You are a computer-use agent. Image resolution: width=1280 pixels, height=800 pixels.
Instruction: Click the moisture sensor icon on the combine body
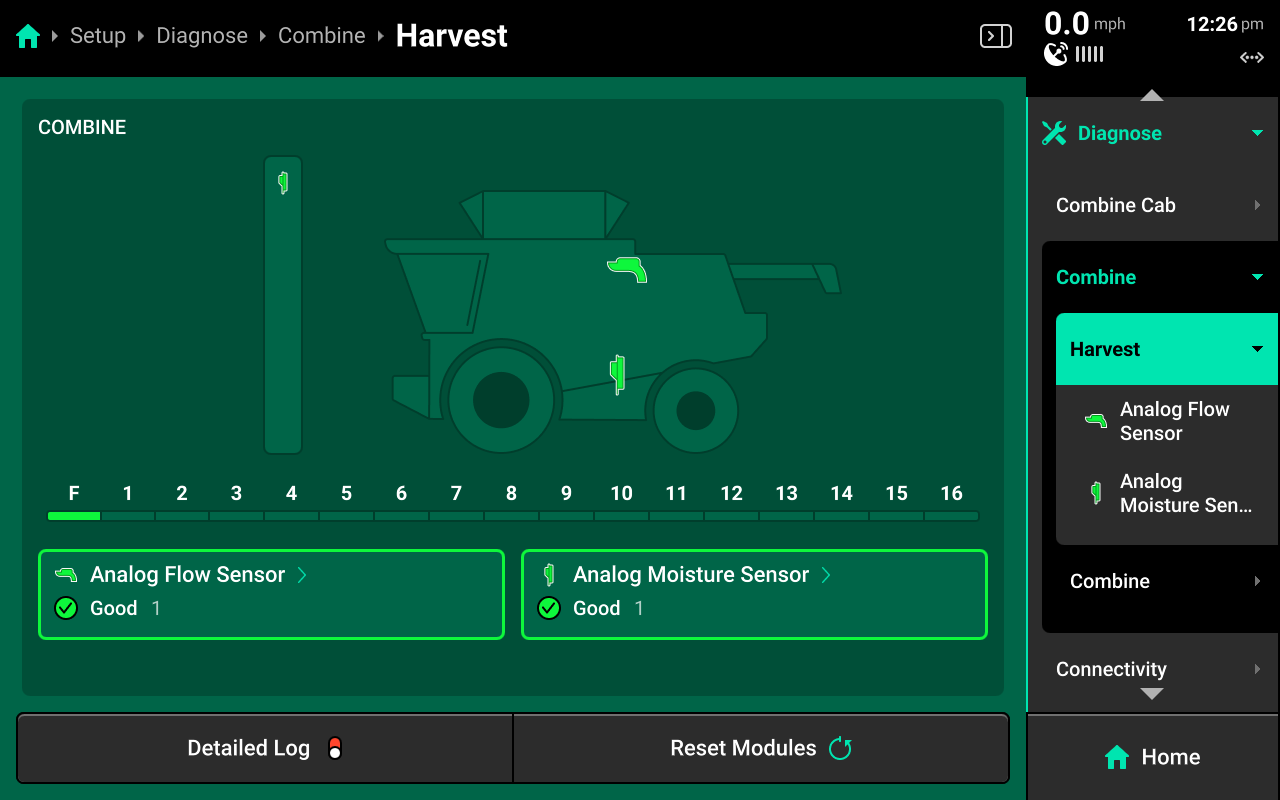pos(618,373)
